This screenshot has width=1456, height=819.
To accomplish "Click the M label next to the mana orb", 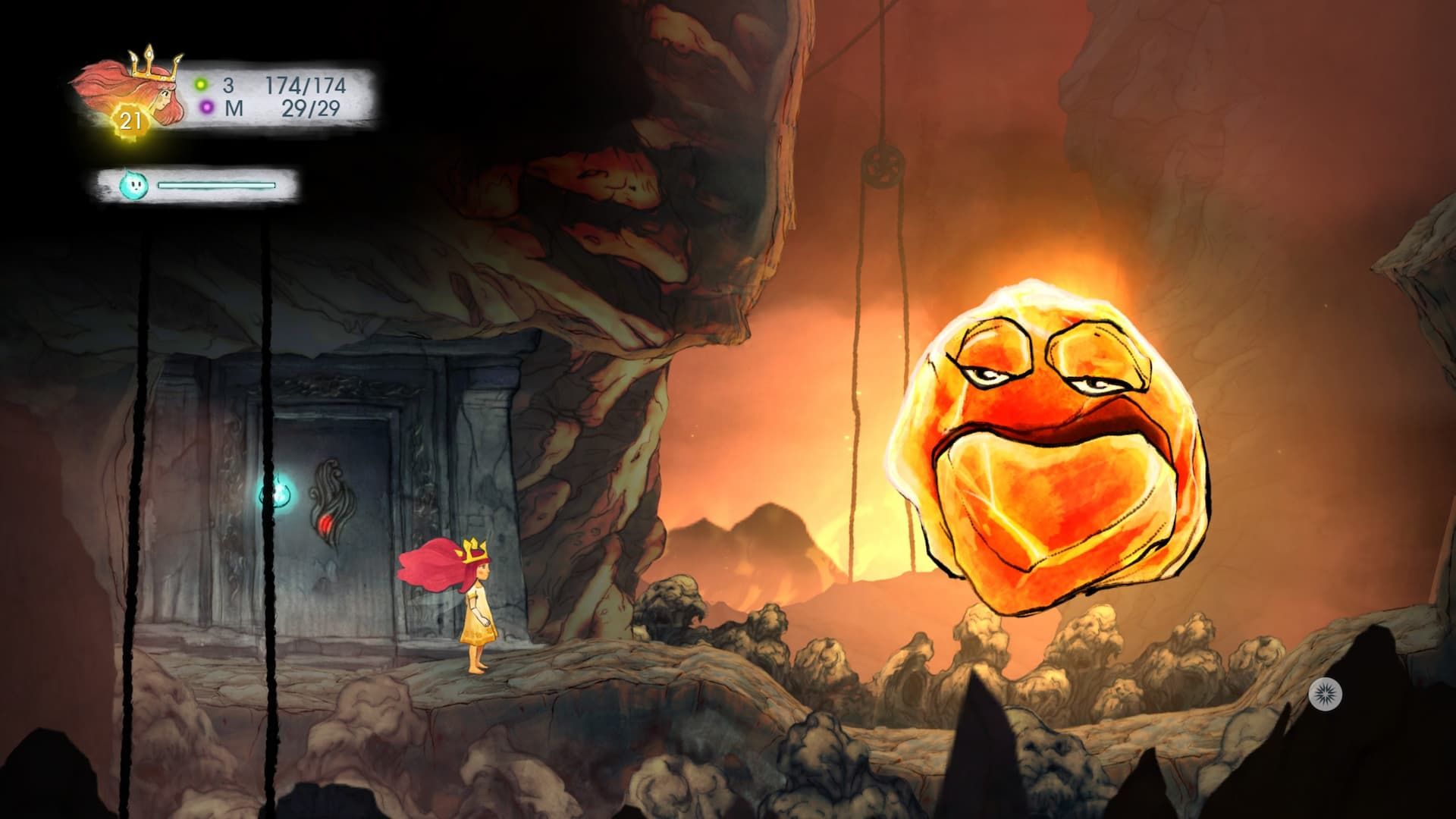I will click(234, 107).
